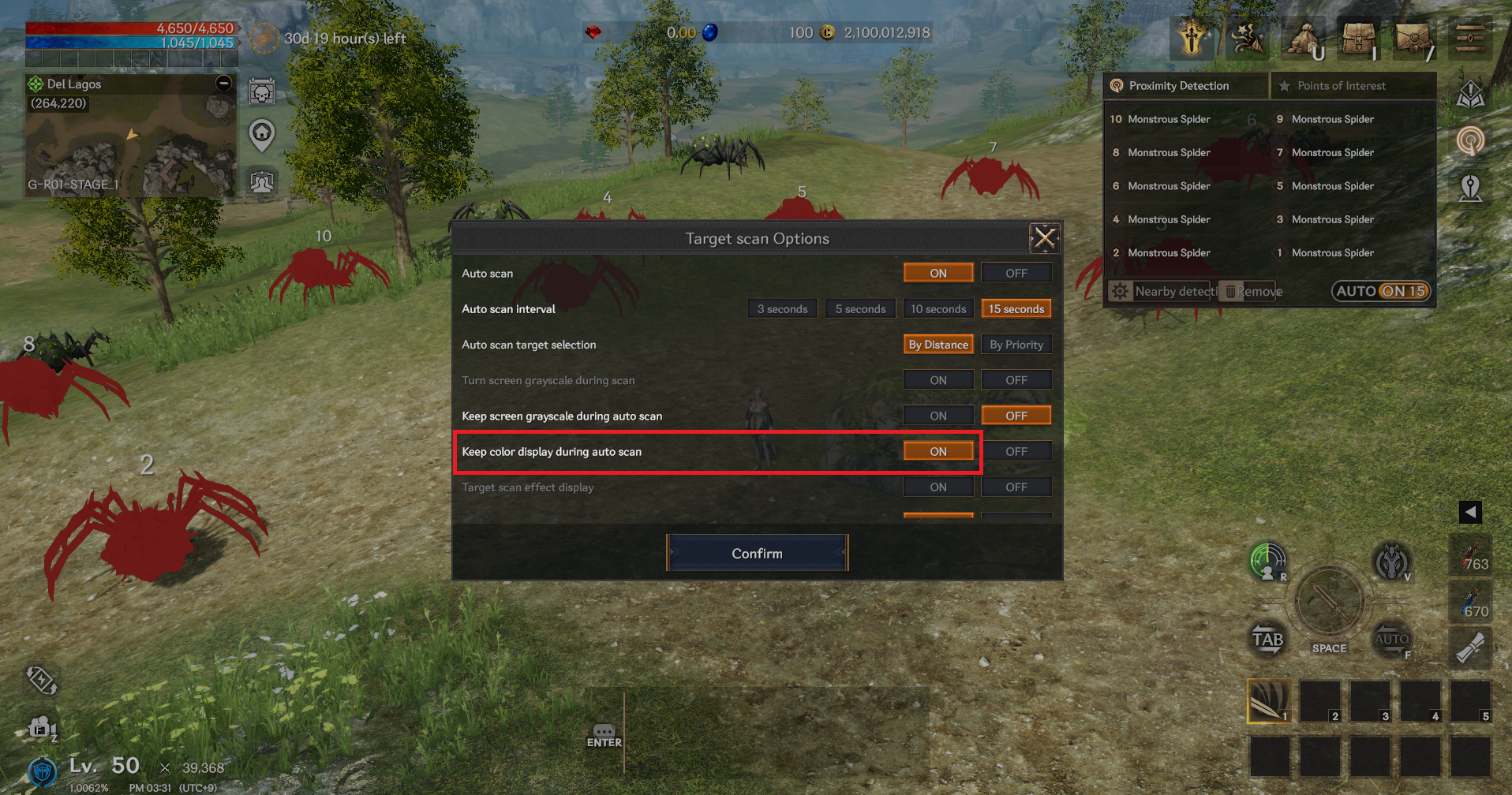Open the Proximity Detection tab
Viewport: 1512px width, 795px height.
[x=1178, y=86]
